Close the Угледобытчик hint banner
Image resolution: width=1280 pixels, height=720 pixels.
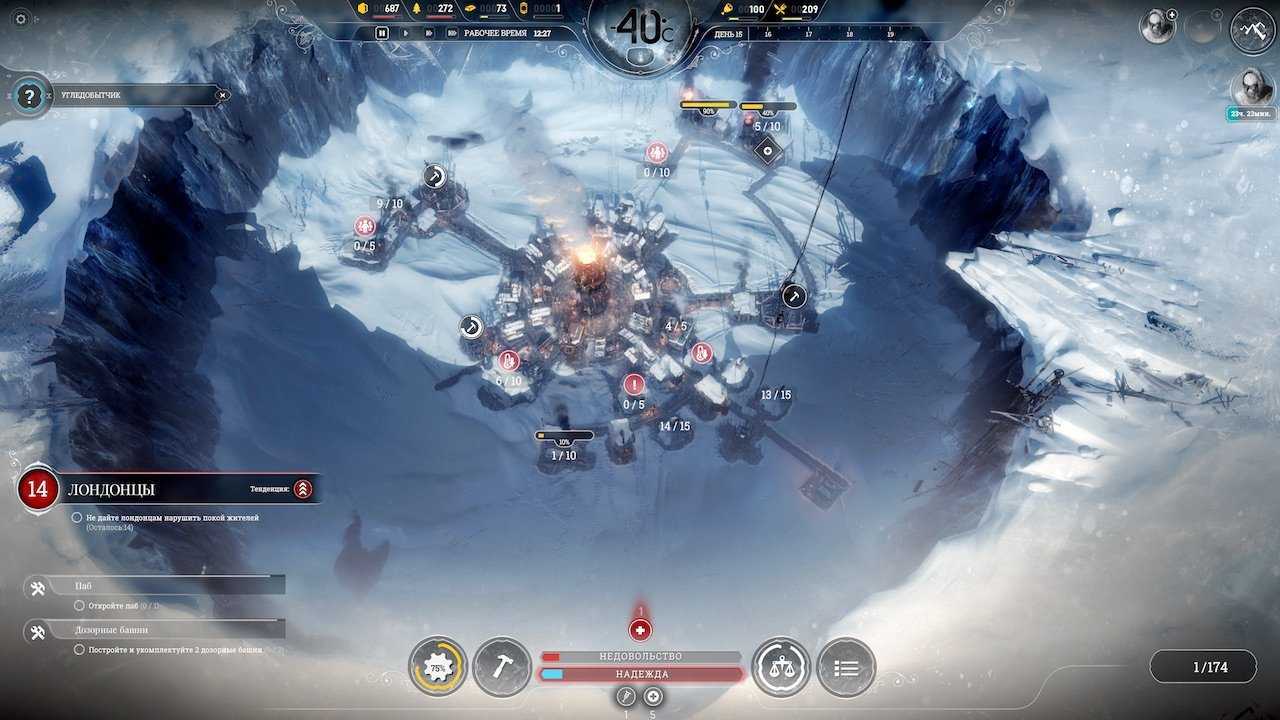(x=223, y=96)
